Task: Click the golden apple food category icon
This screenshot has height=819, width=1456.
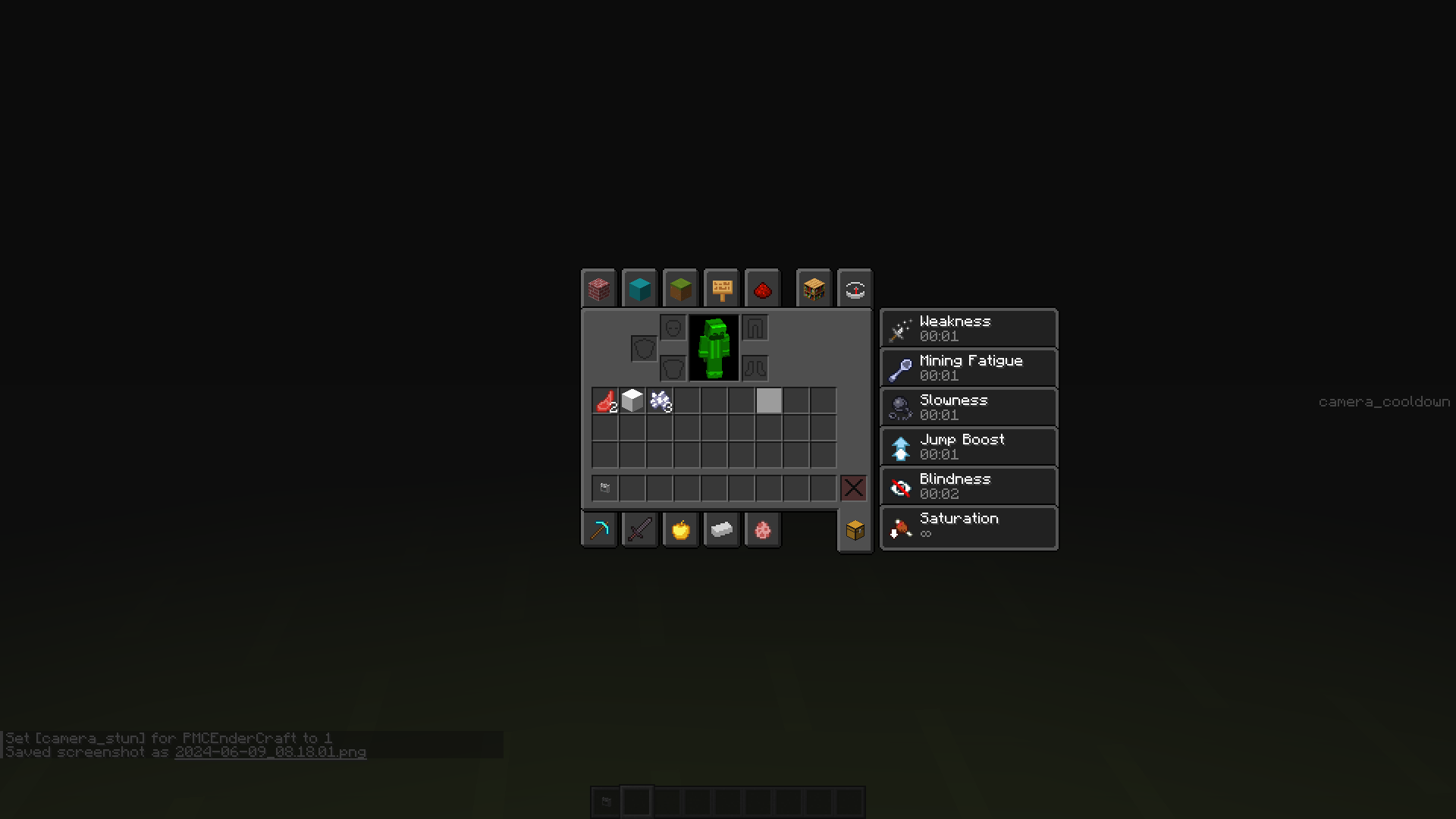Action: tap(680, 529)
